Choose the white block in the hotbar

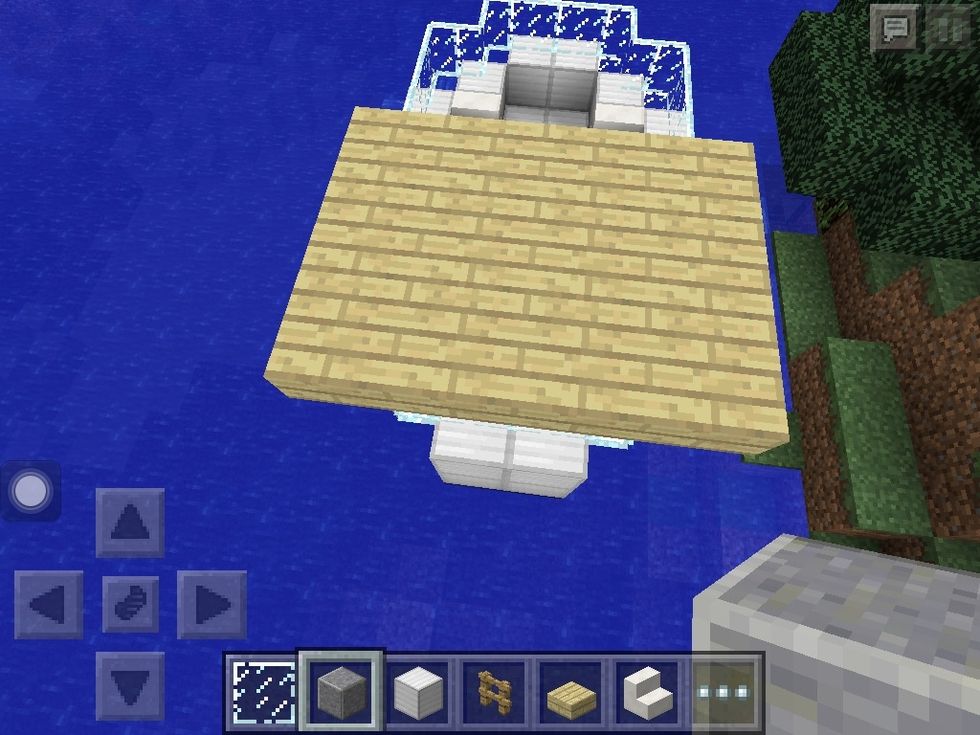(x=417, y=691)
